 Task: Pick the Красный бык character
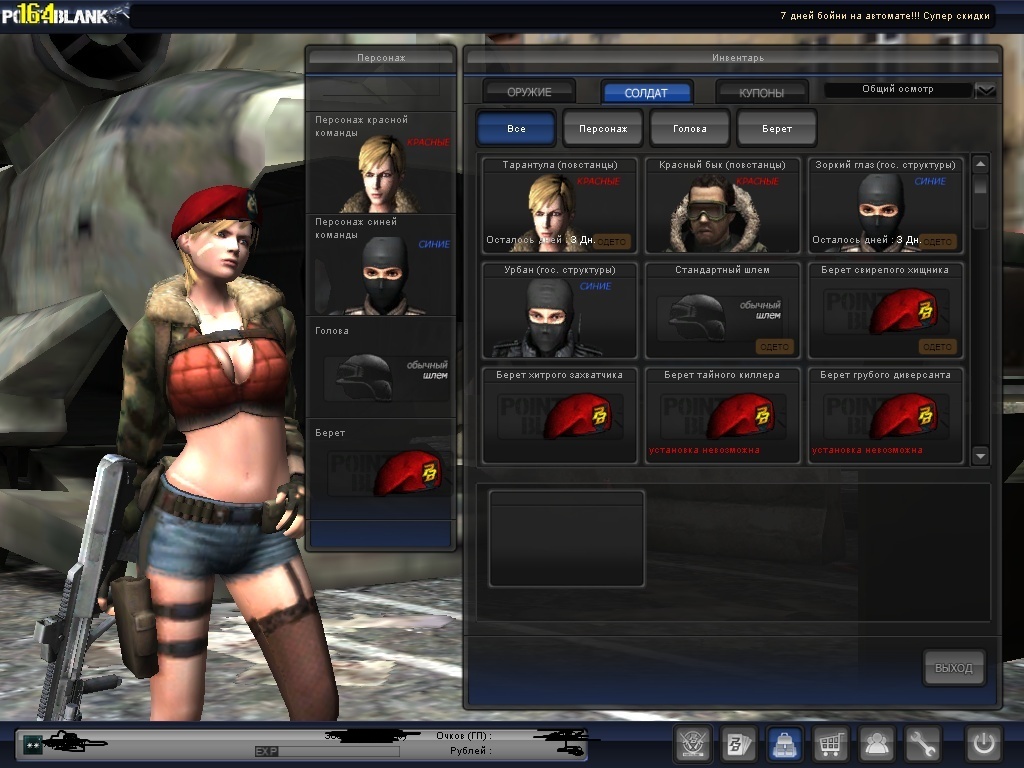pos(722,205)
